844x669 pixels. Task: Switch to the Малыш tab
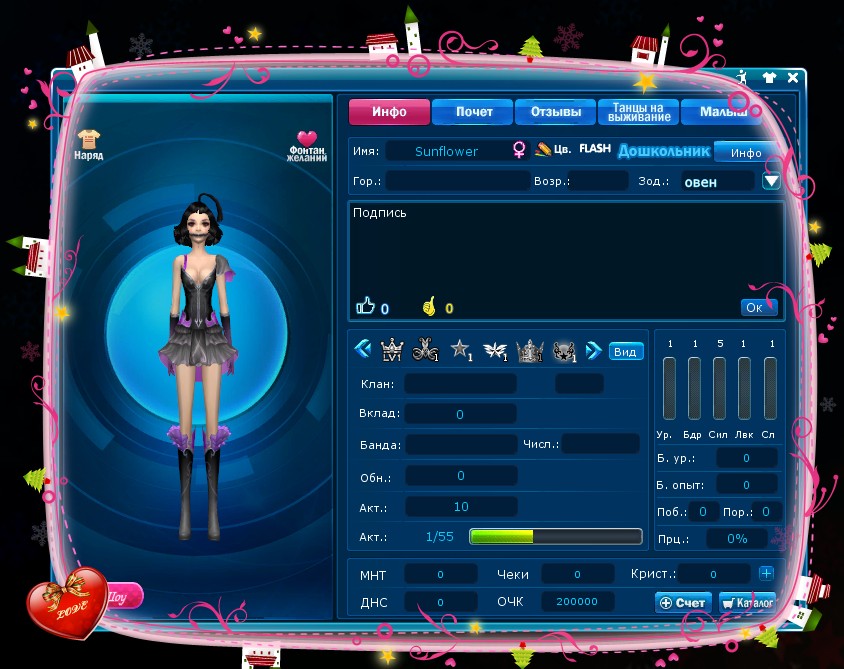click(x=720, y=112)
